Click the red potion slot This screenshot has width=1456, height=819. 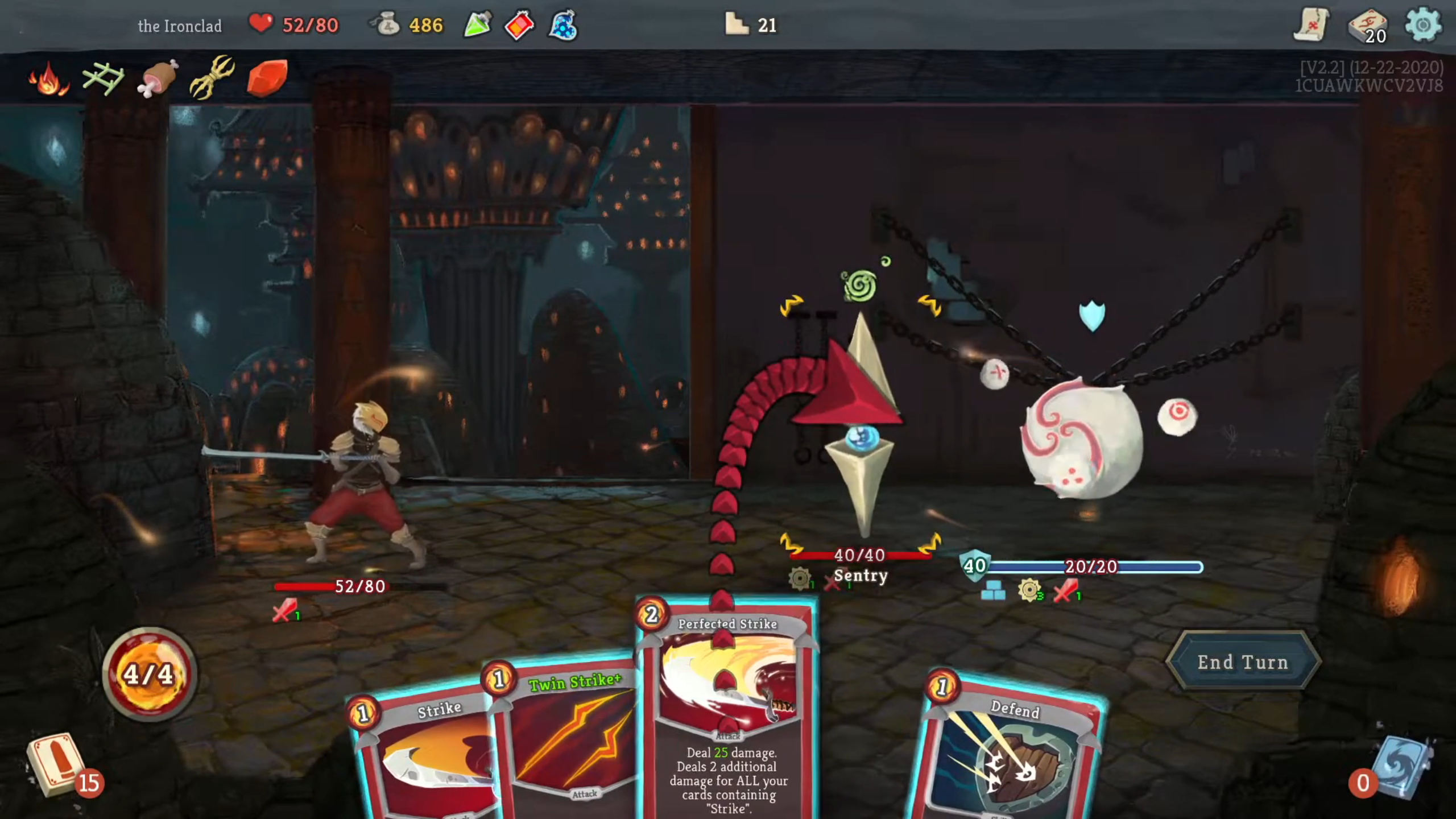click(x=519, y=26)
